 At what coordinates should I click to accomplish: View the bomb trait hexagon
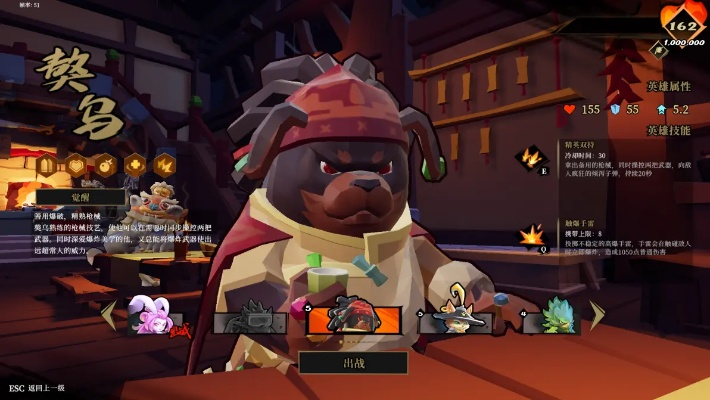(105, 165)
